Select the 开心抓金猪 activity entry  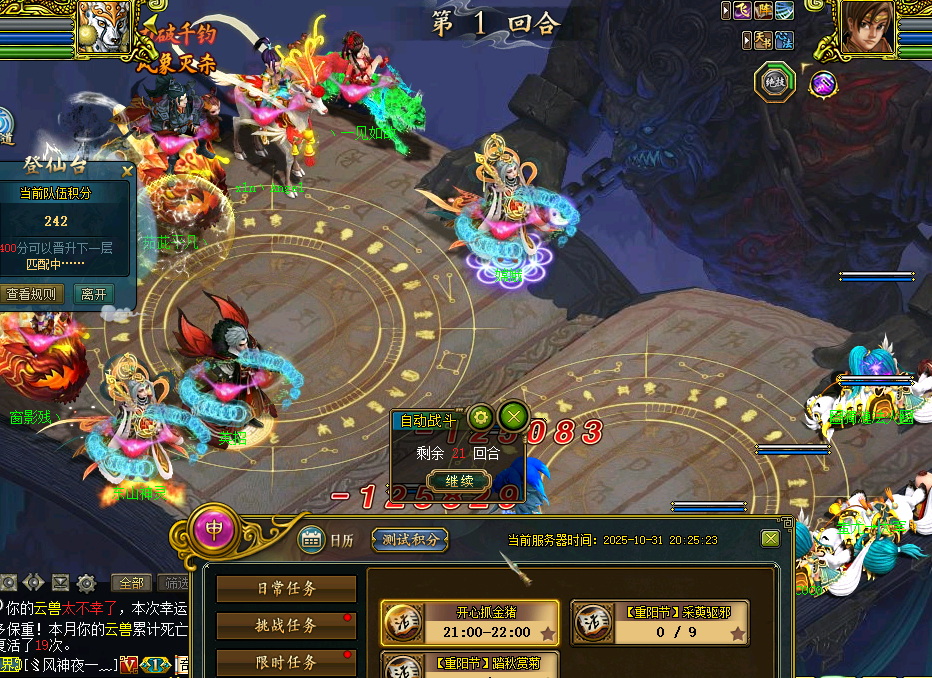tap(470, 622)
